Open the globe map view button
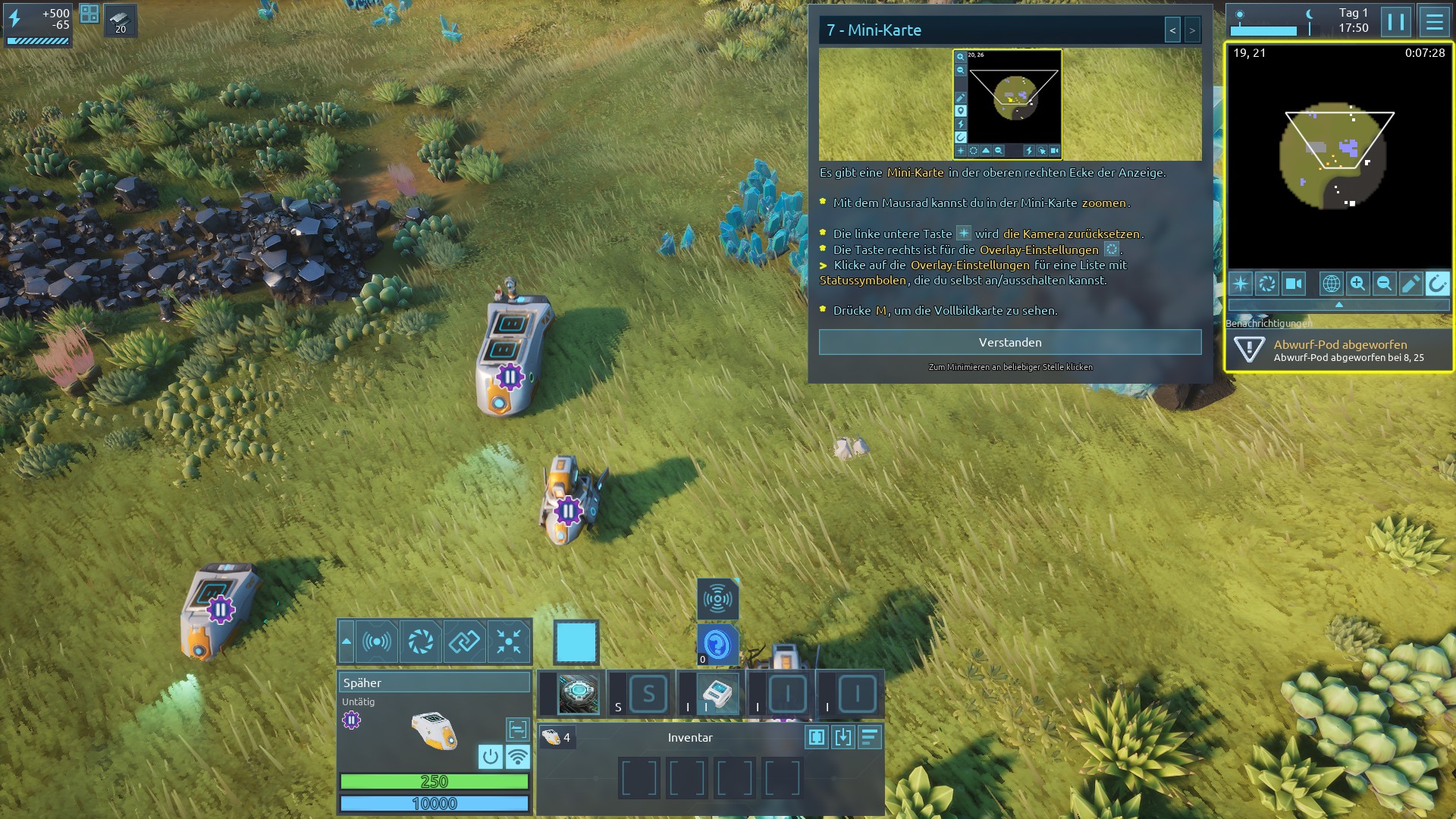Image resolution: width=1456 pixels, height=819 pixels. [x=1331, y=284]
